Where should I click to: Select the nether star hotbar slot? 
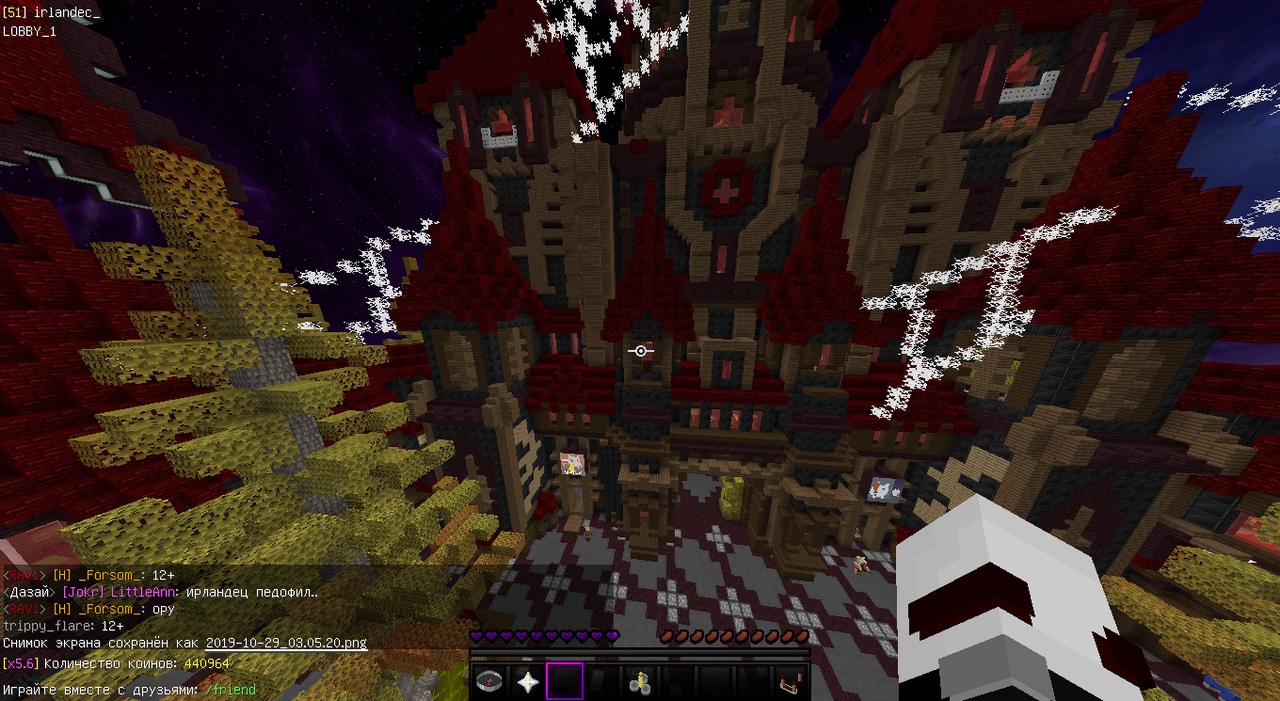(x=527, y=682)
